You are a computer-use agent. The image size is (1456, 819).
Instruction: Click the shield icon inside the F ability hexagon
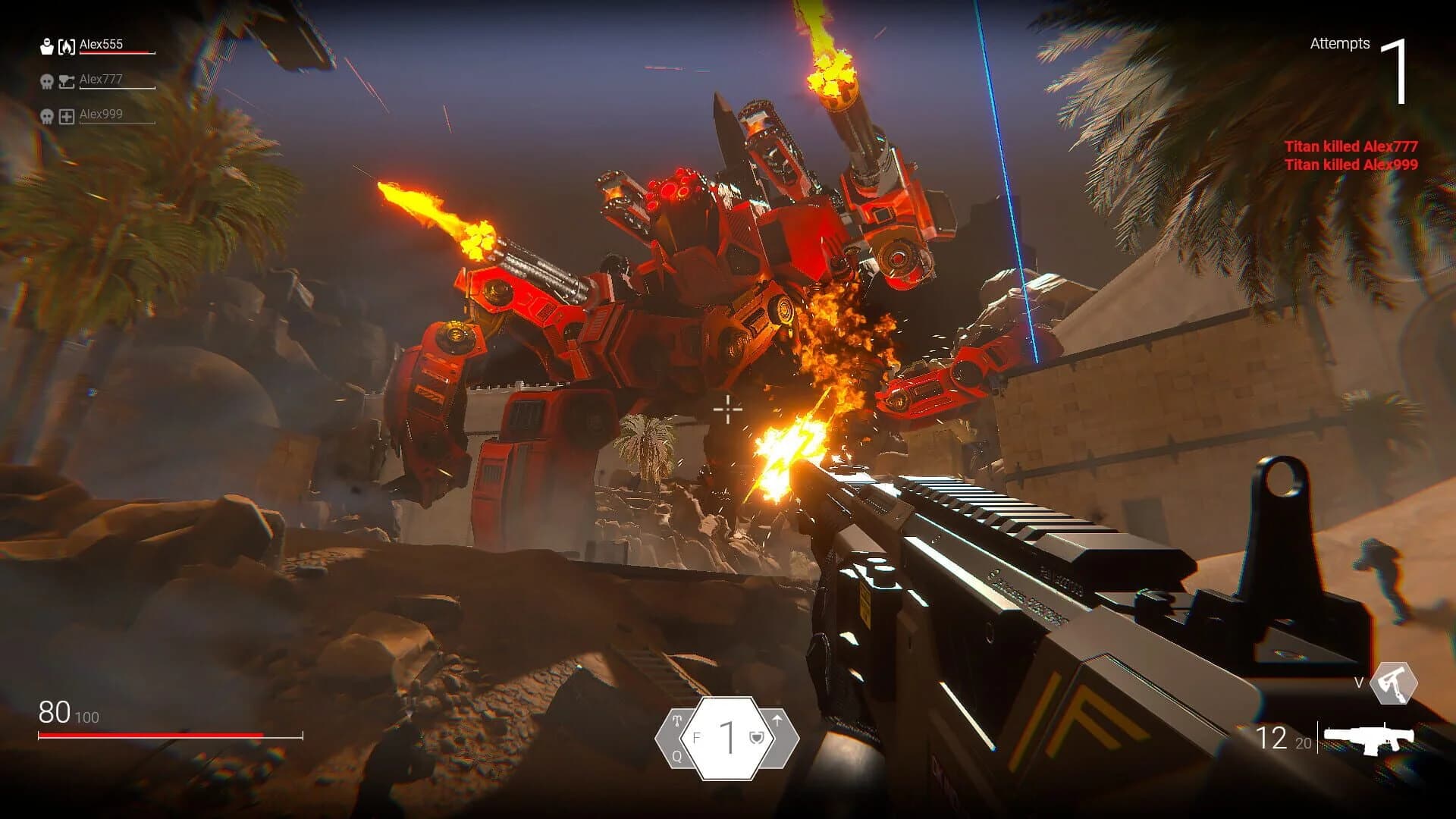(x=757, y=738)
